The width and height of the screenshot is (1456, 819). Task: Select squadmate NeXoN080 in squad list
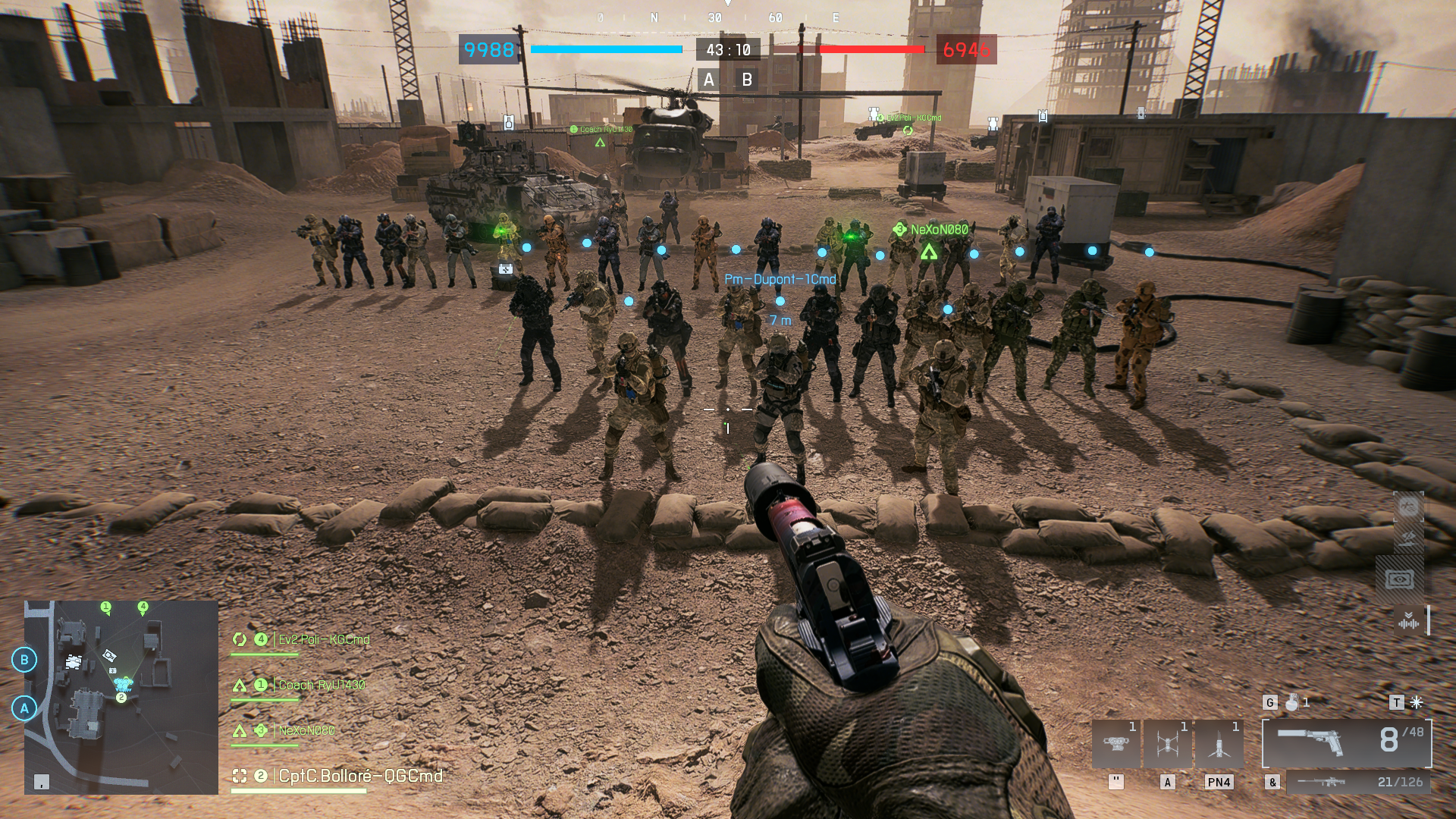coord(306,730)
